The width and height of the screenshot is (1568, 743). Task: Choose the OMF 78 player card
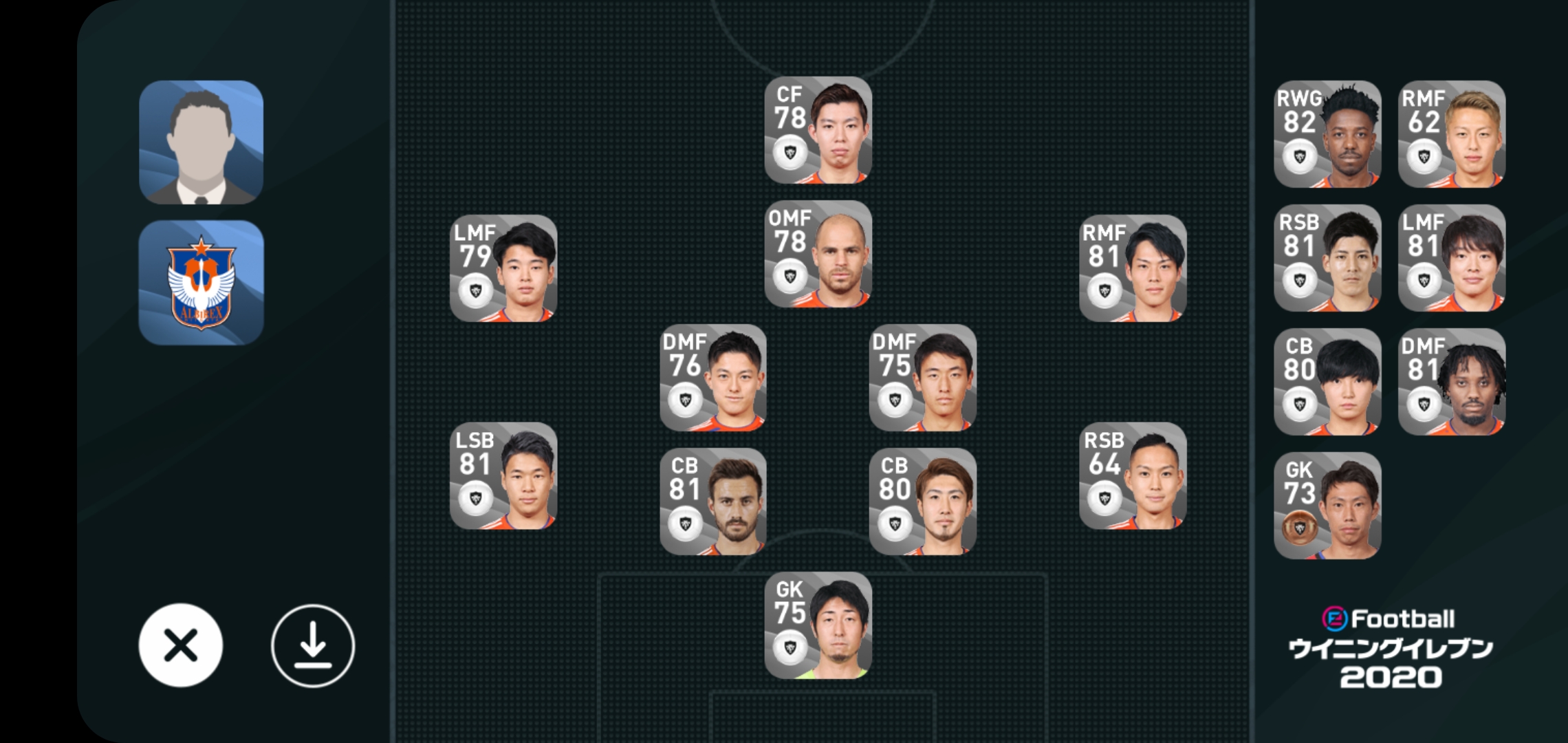click(818, 254)
